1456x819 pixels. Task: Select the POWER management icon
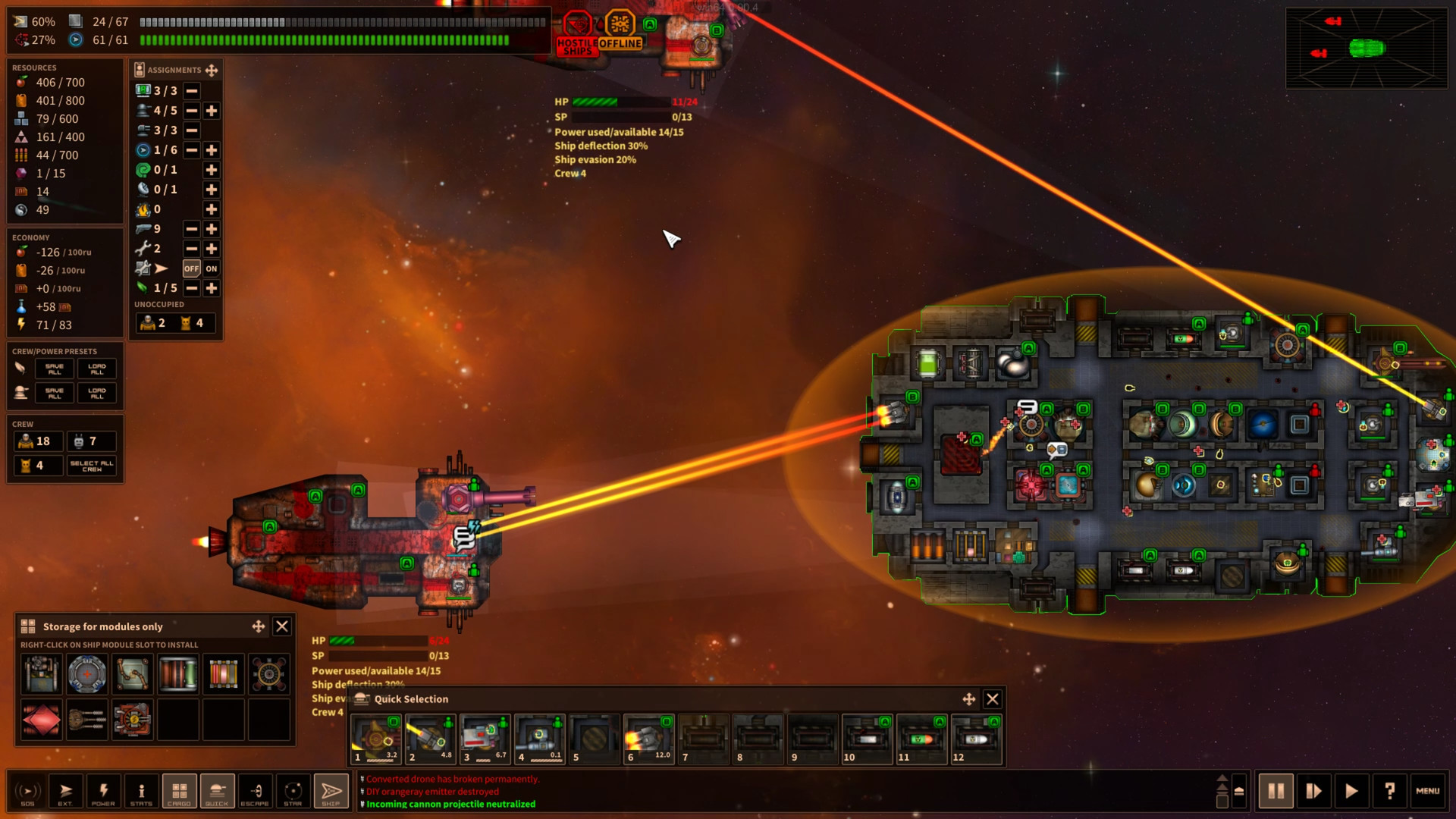[x=104, y=791]
